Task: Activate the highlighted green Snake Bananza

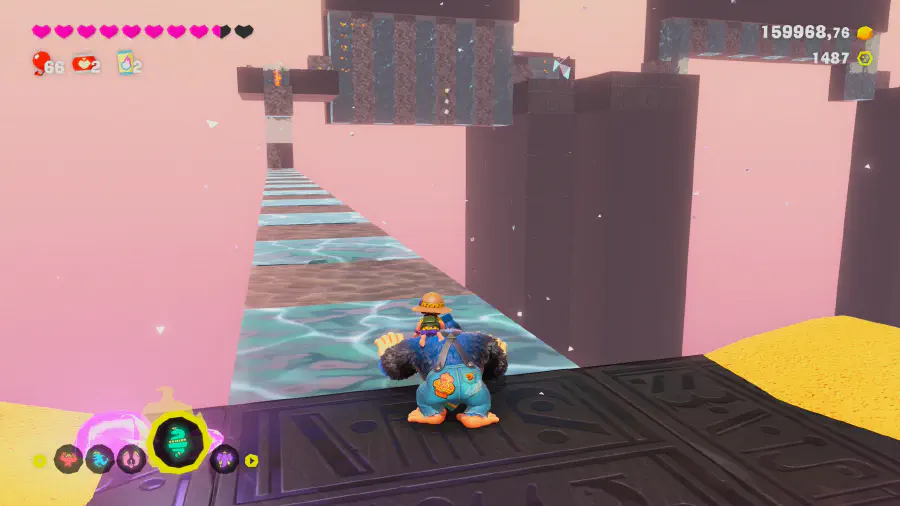Action: click(177, 443)
